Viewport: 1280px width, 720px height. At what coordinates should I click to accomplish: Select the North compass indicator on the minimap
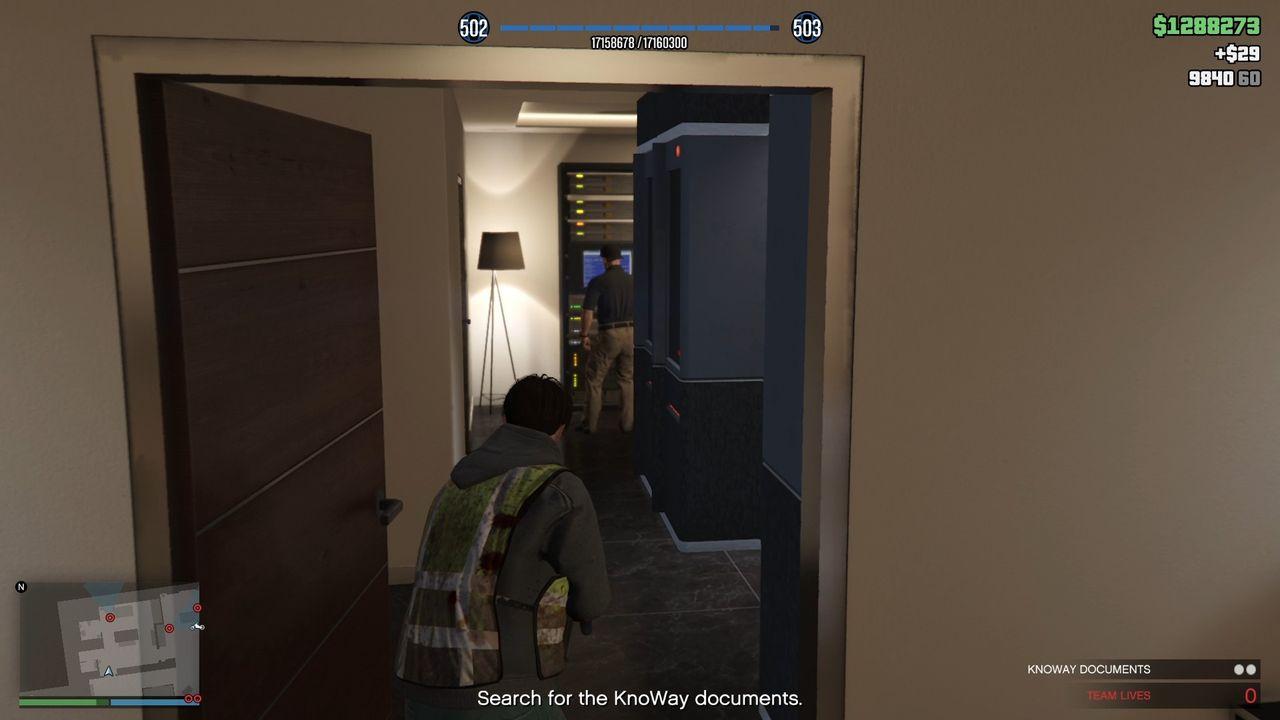tap(21, 587)
